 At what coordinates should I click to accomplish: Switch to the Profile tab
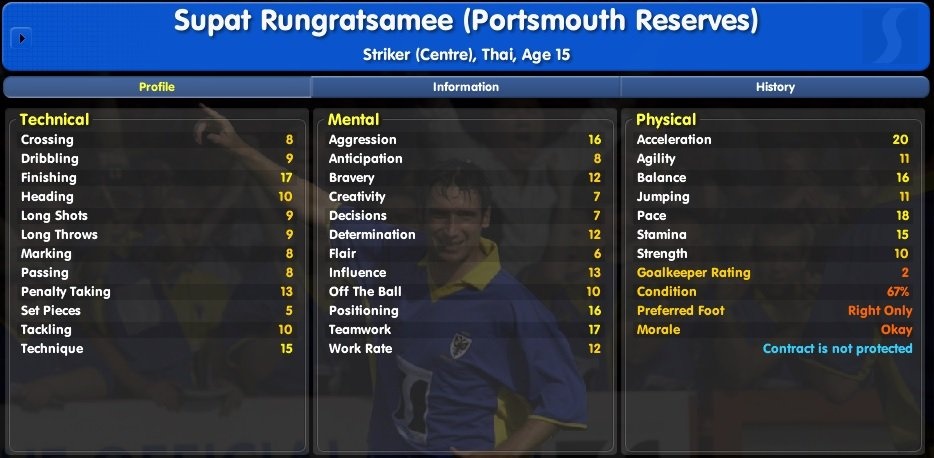coord(157,87)
